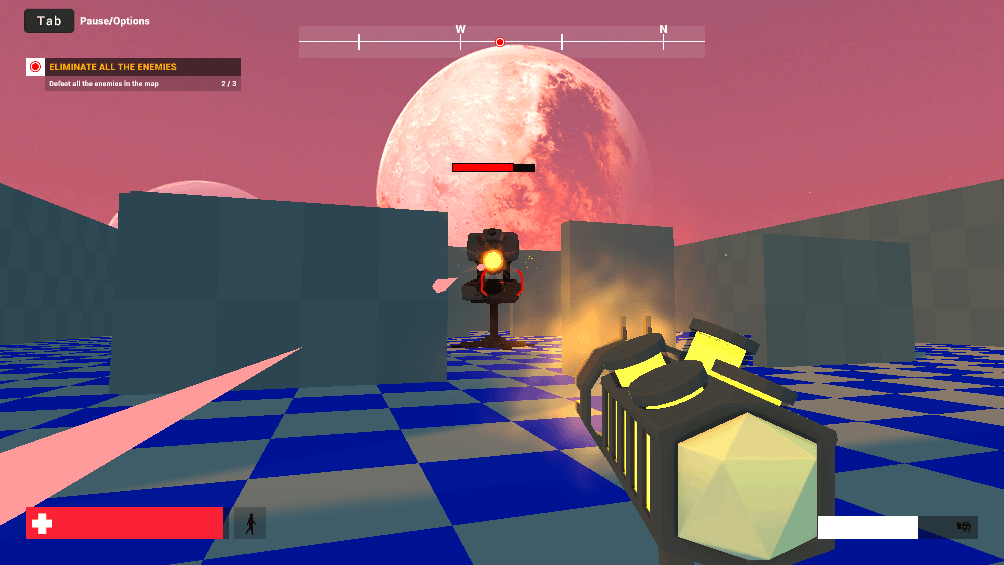
Task: Click the standing figure stance icon
Action: (x=250, y=523)
